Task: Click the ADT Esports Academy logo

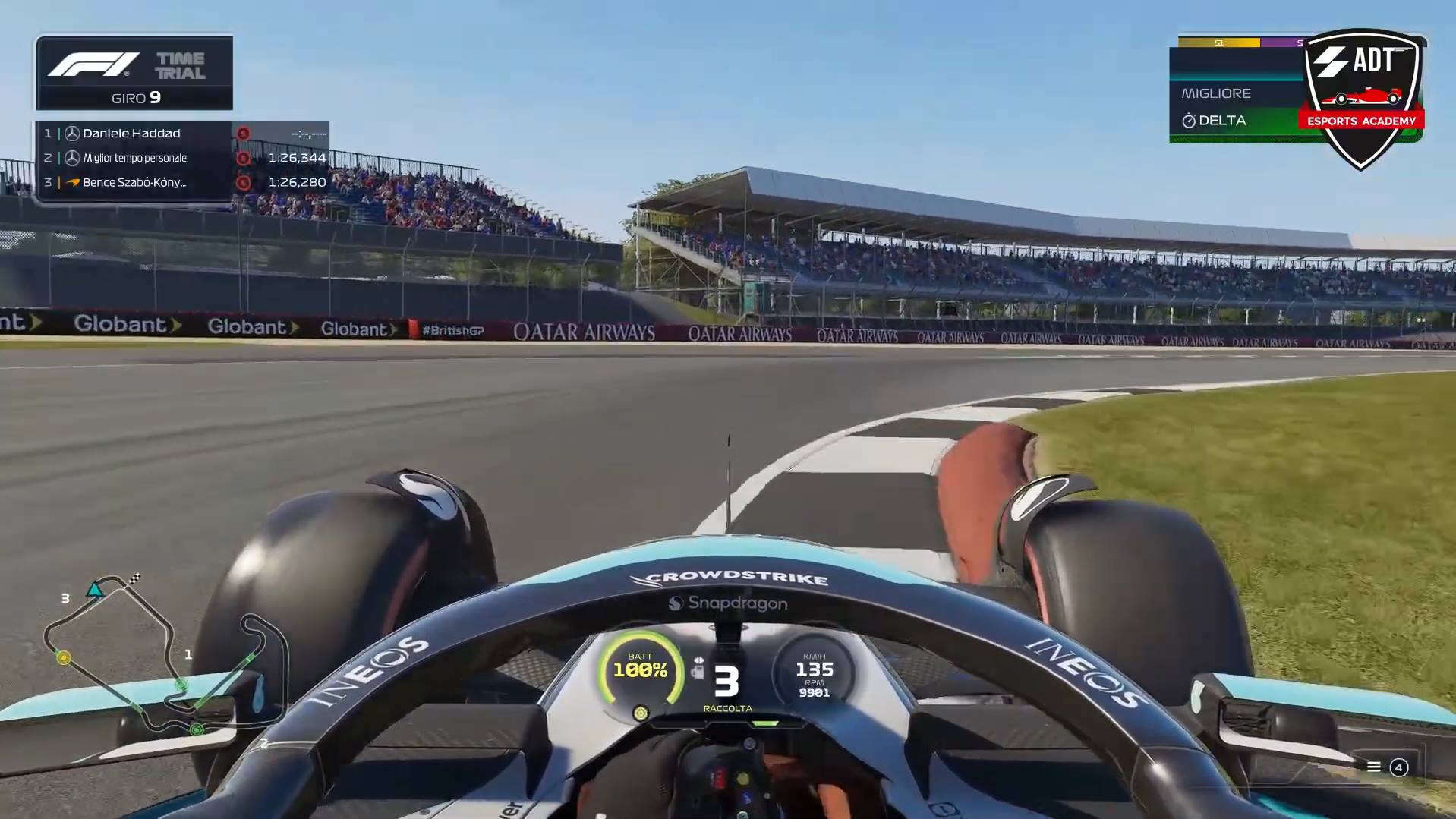Action: [x=1361, y=99]
